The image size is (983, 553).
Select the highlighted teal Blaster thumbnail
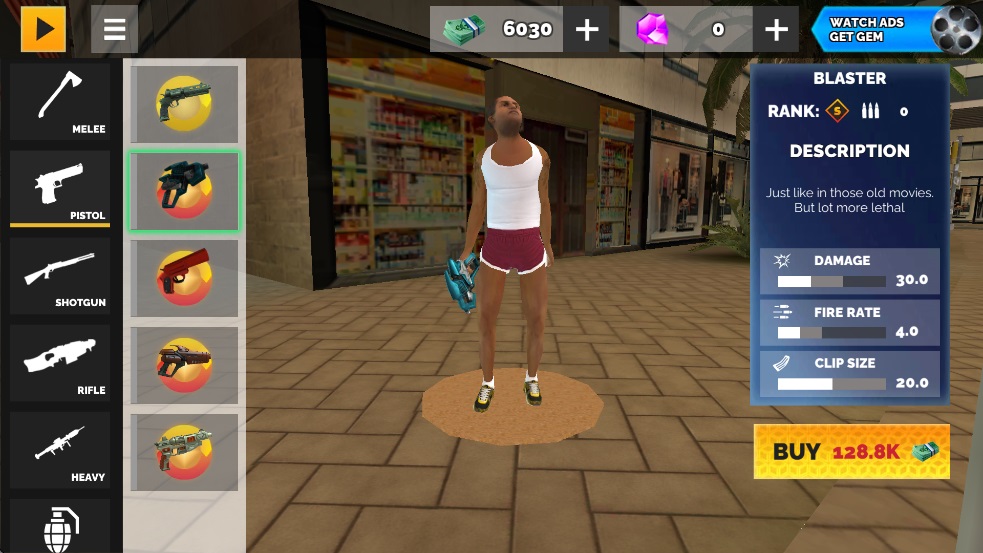click(183, 191)
